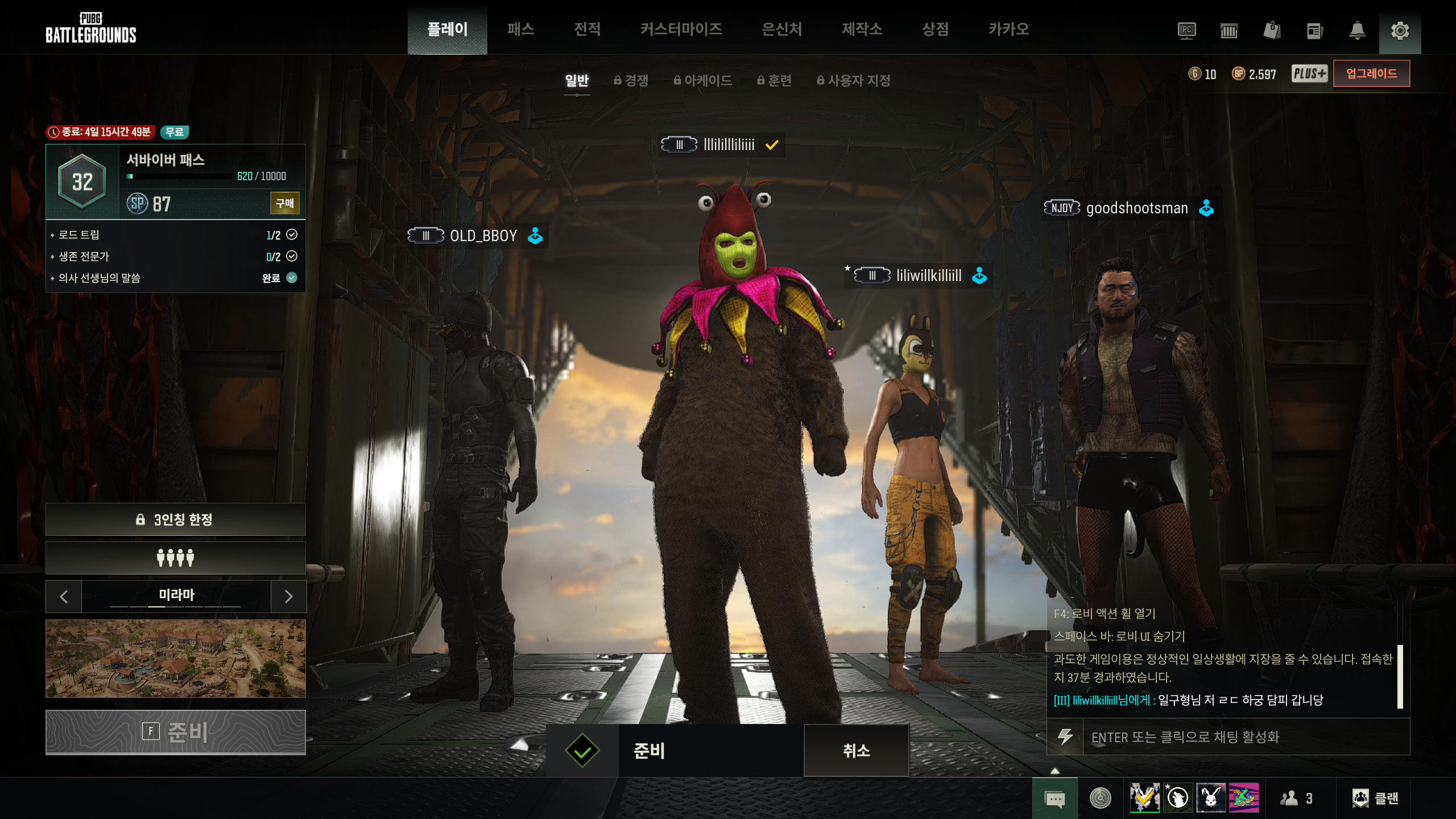Click the Miramar map preview thumbnail
This screenshot has width=1456, height=819.
175,659
